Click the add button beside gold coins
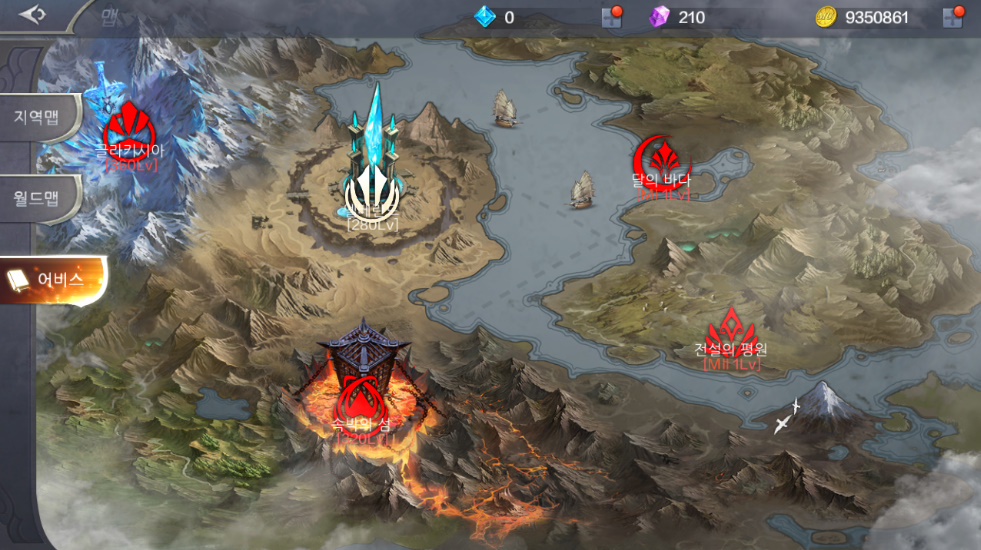Screen dimensions: 981x550 952,17
